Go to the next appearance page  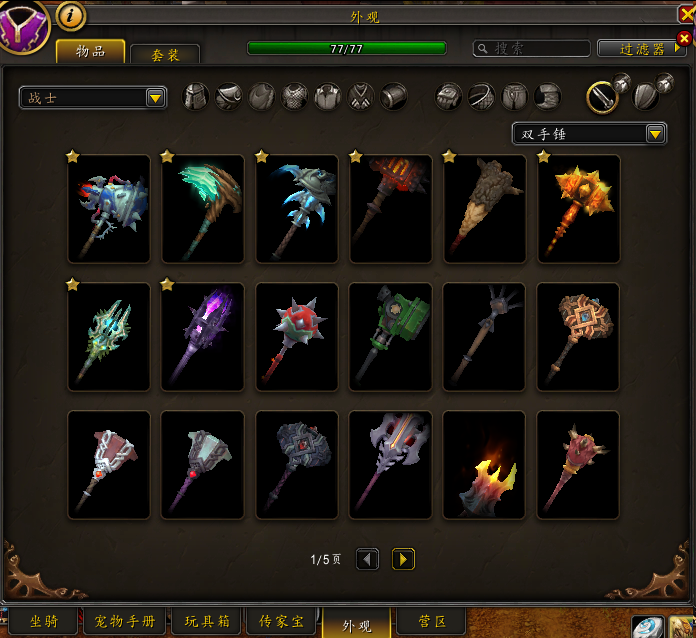403,559
